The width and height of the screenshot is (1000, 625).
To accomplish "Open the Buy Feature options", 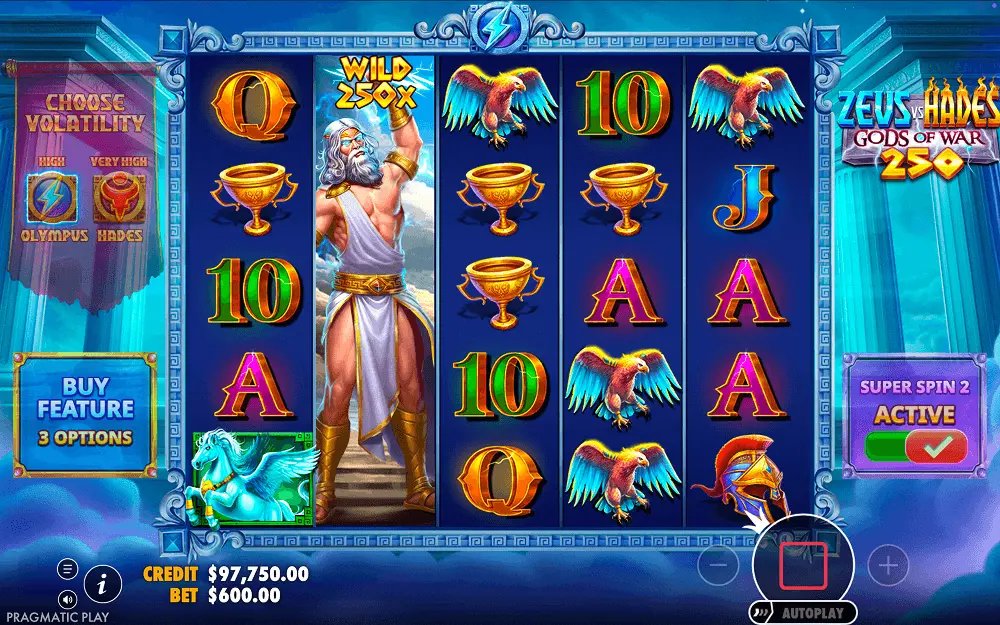I will (x=85, y=411).
